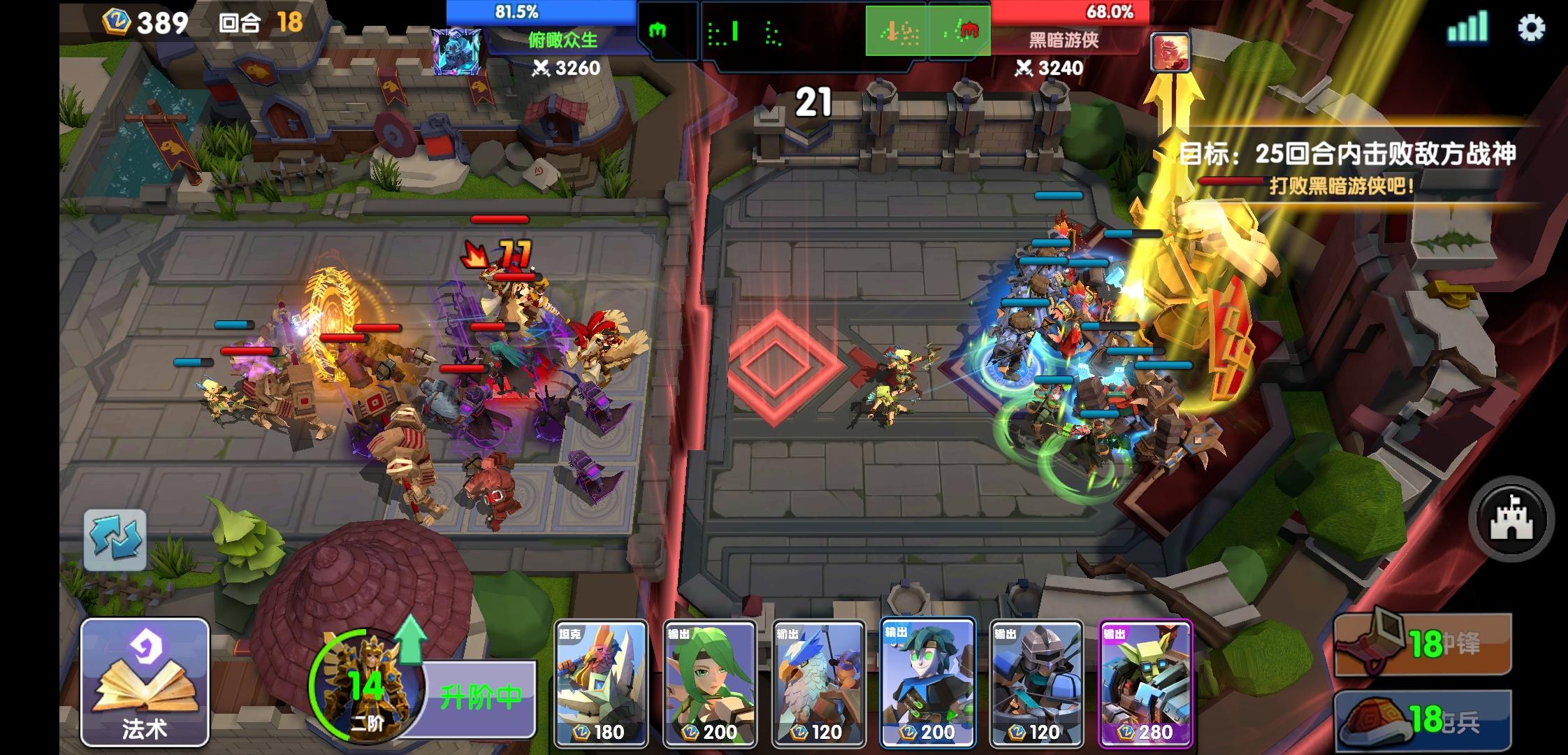Open the settings gear
Viewport: 1568px width, 755px height.
pyautogui.click(x=1531, y=29)
